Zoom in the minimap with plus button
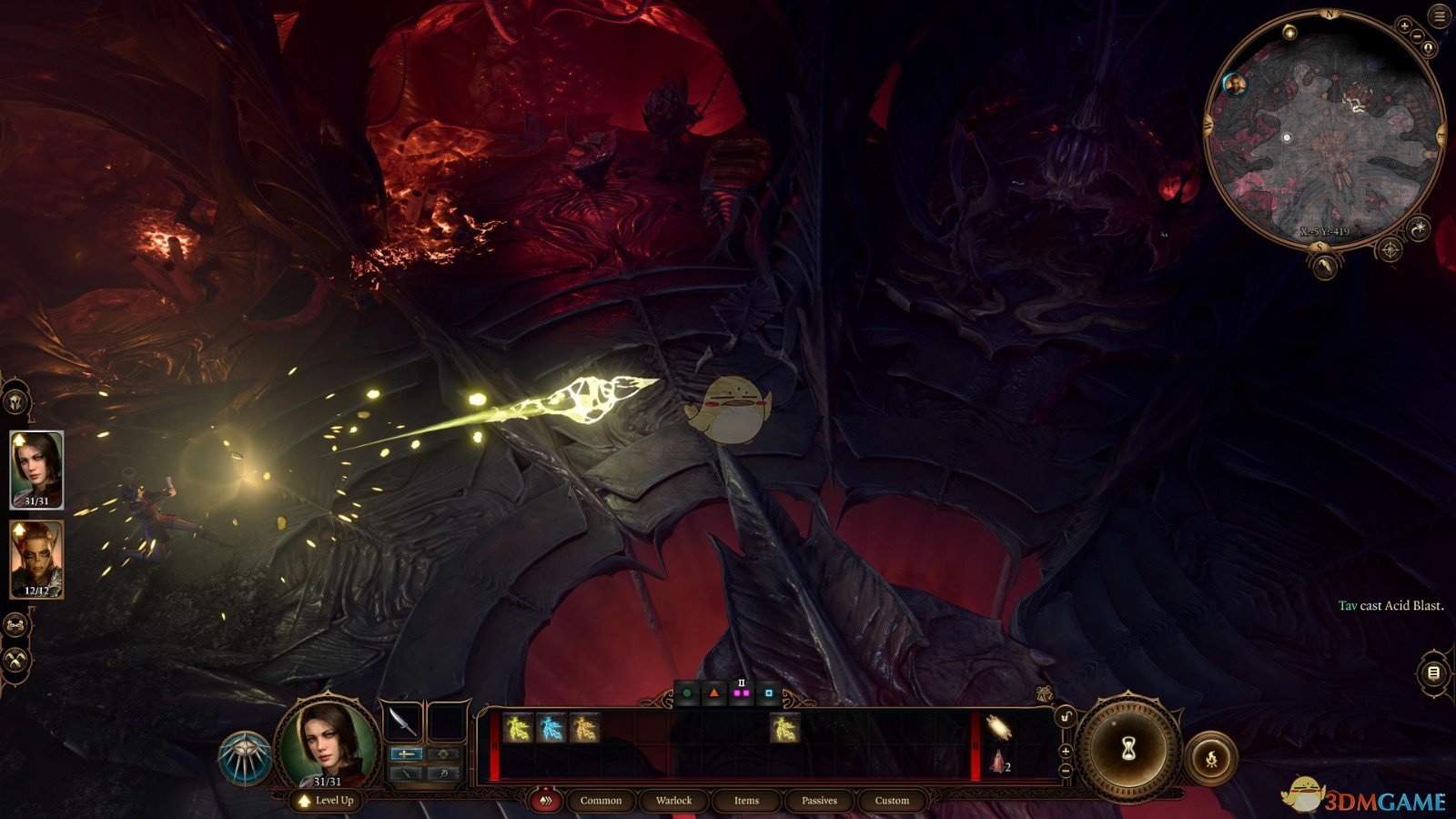The height and width of the screenshot is (819, 1456). [1405, 27]
